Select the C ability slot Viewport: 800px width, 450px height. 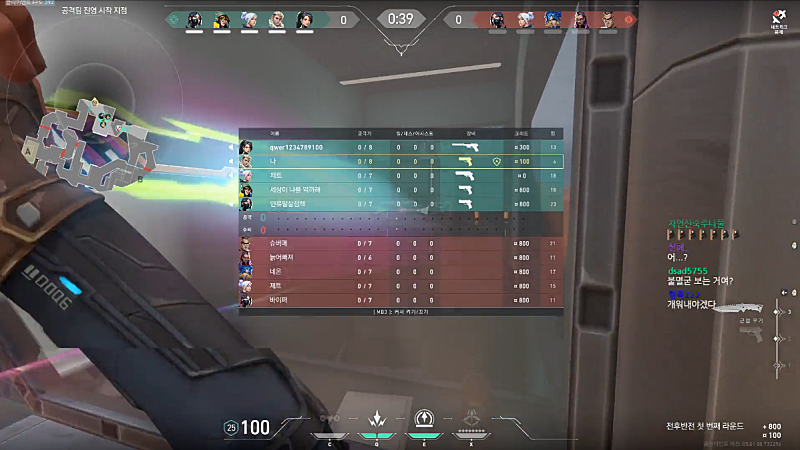328,422
